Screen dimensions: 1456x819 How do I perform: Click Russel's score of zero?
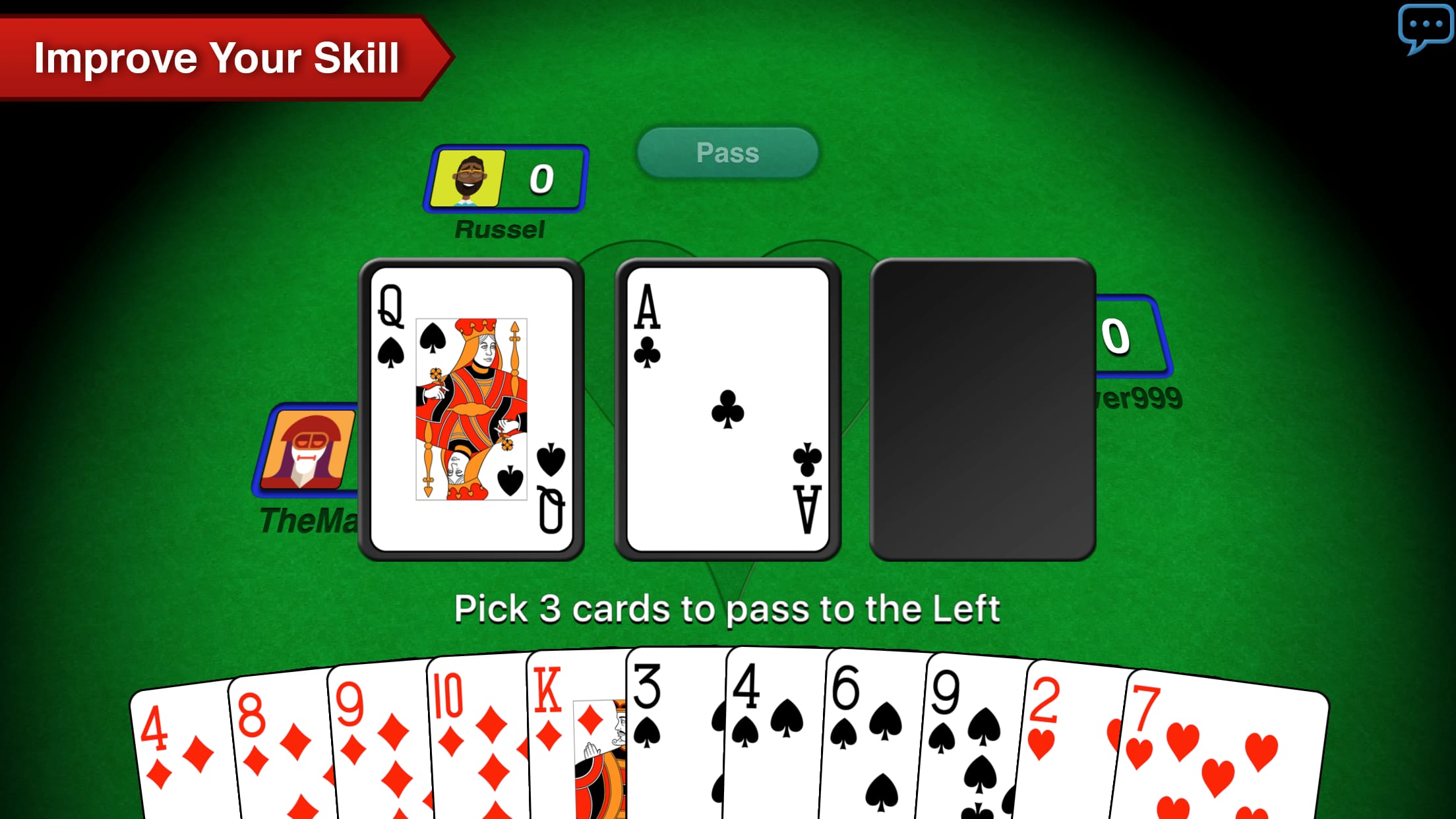(541, 179)
